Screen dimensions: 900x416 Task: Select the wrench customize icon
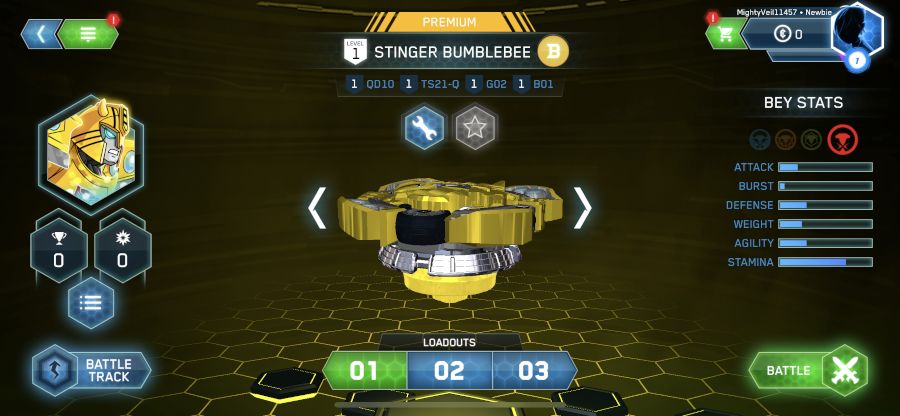click(x=424, y=127)
